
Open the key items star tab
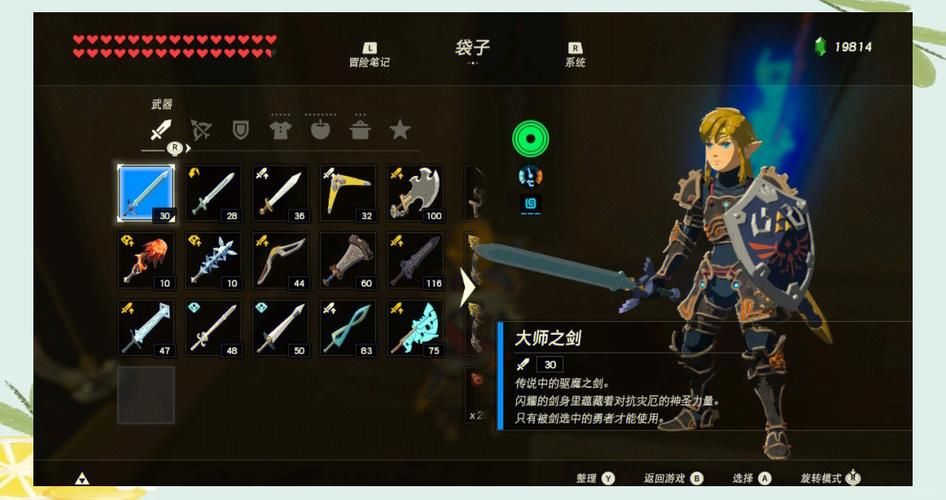tap(400, 130)
